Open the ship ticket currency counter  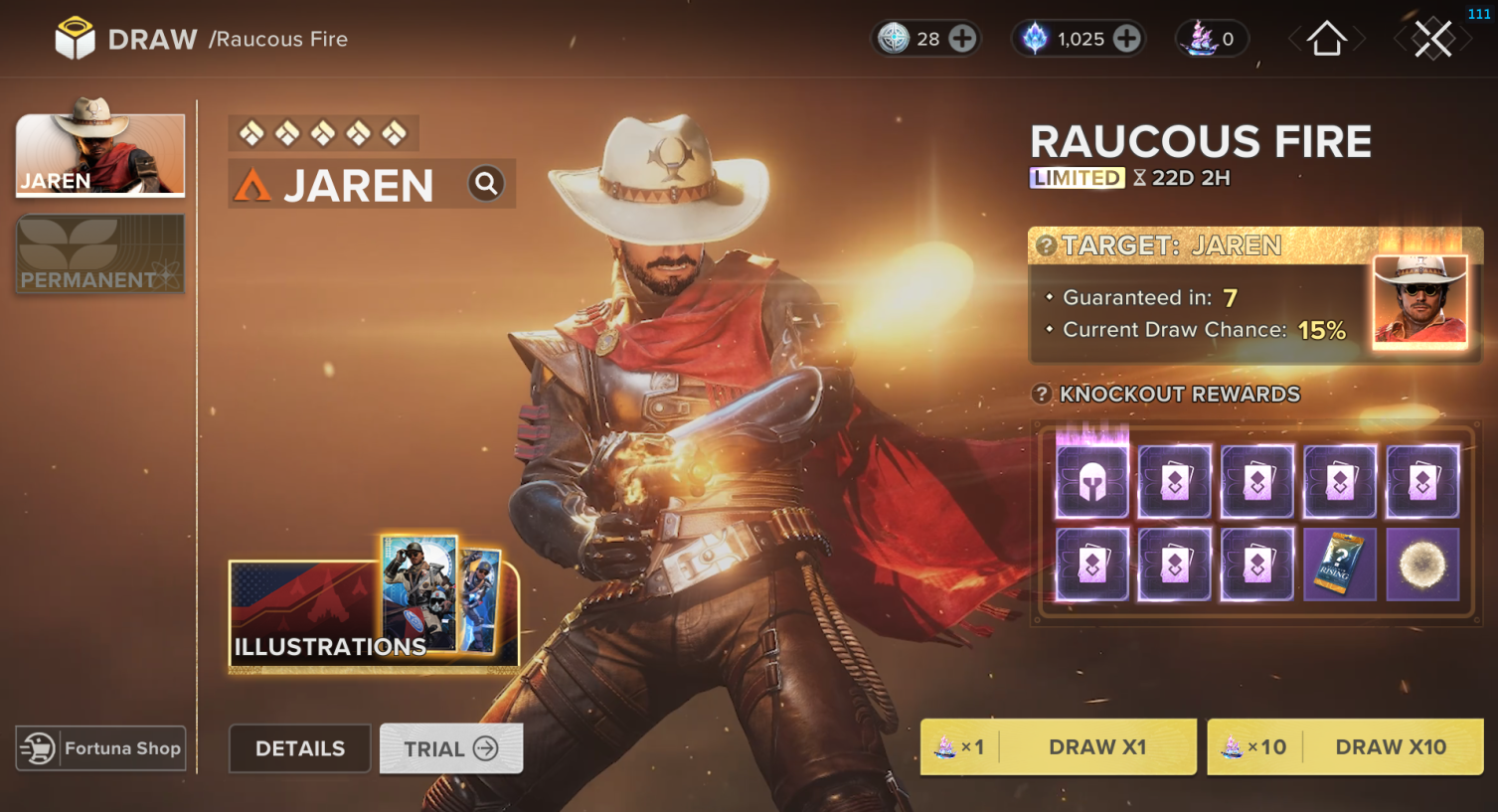[1211, 39]
